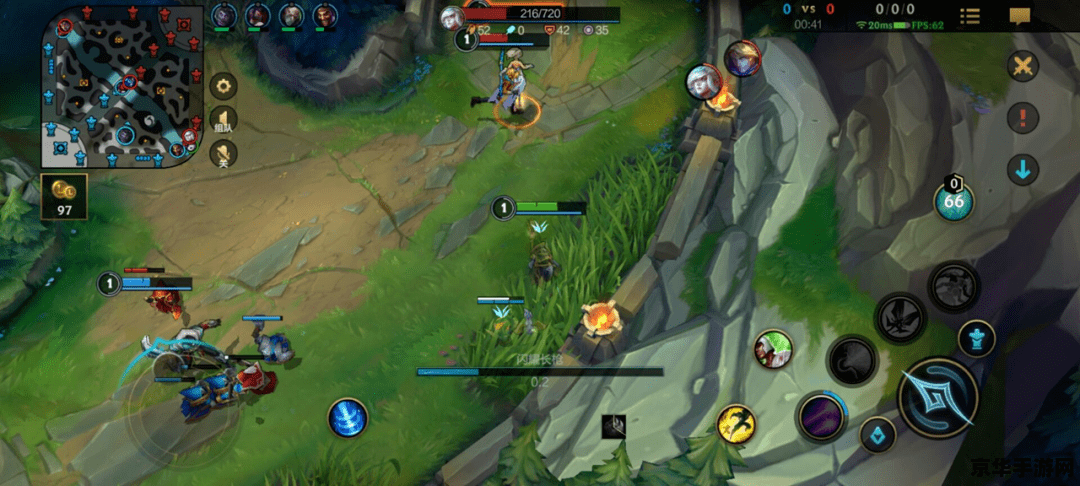Send the red exclamation danger ping
Screen dimensions: 1080x486
point(1022,118)
